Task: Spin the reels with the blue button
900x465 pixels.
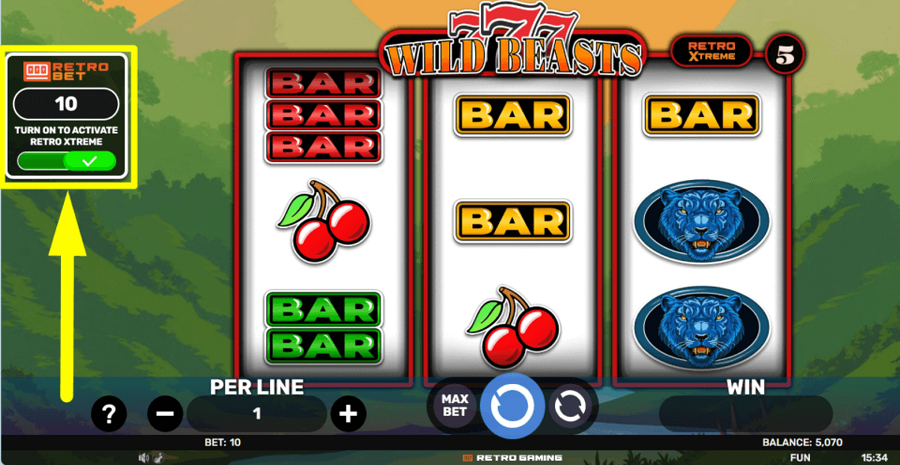Action: point(512,406)
